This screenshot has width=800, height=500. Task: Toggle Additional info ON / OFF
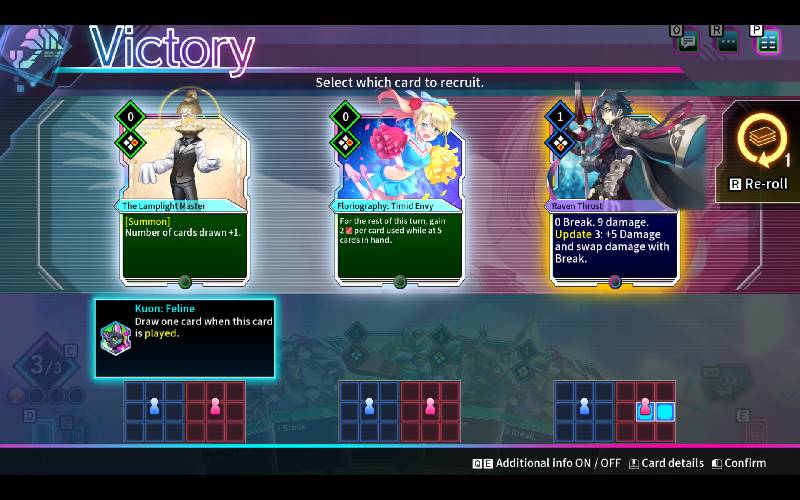click(x=547, y=463)
